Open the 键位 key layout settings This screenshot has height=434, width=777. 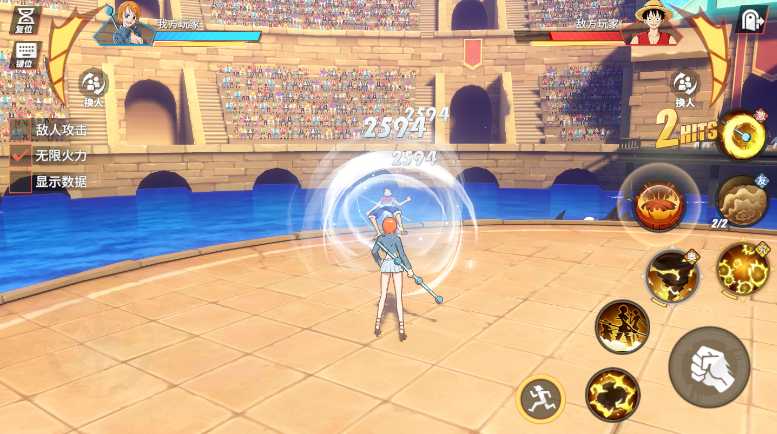coord(25,53)
